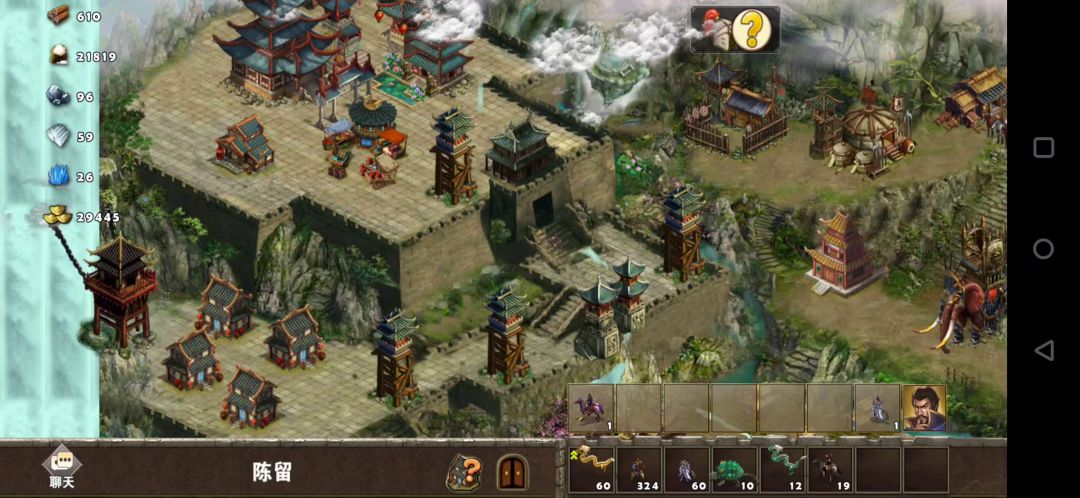Select the golden serpent stack of 60
The width and height of the screenshot is (1080, 498).
pos(591,469)
